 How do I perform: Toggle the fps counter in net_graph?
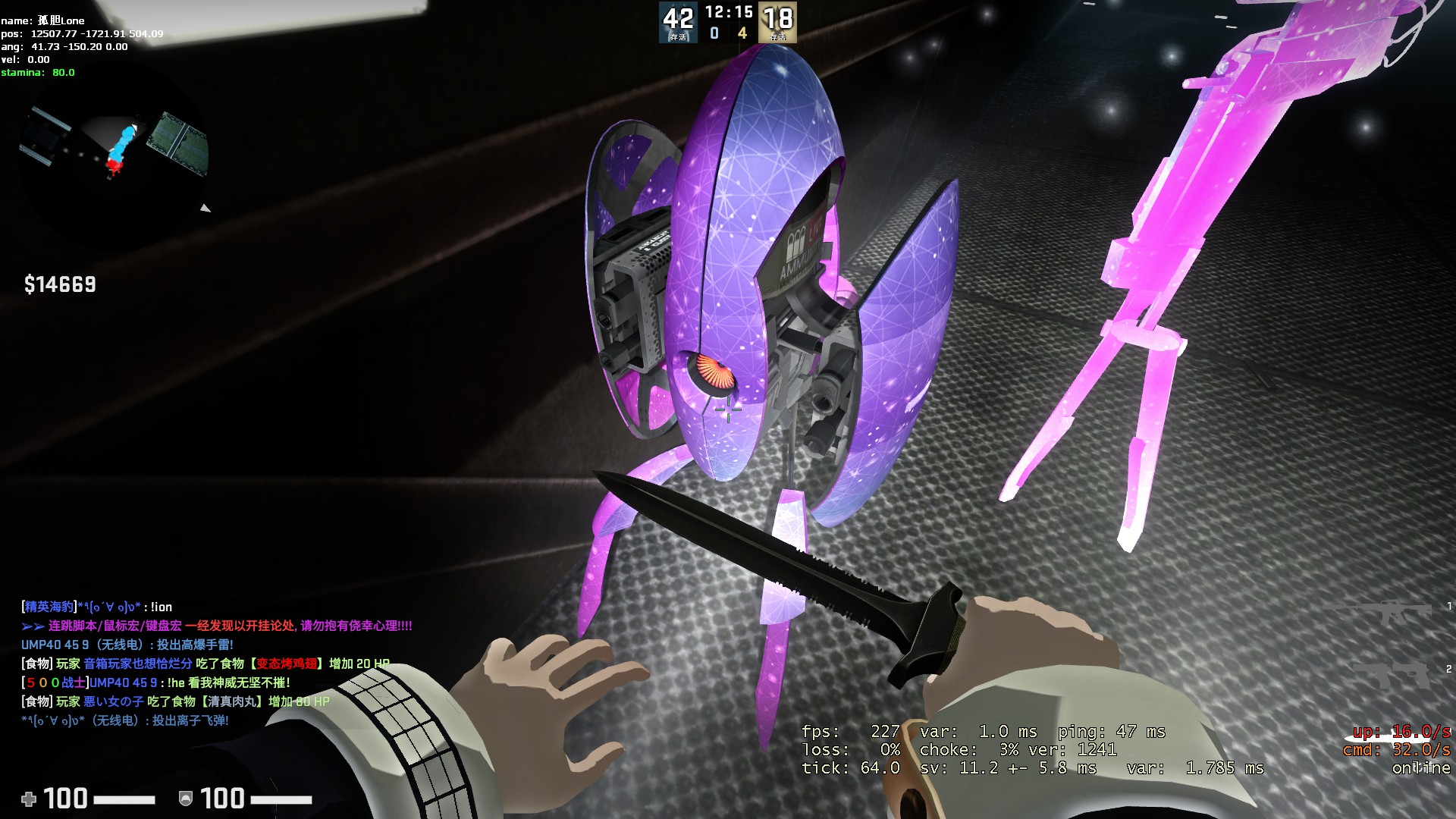coord(850,733)
